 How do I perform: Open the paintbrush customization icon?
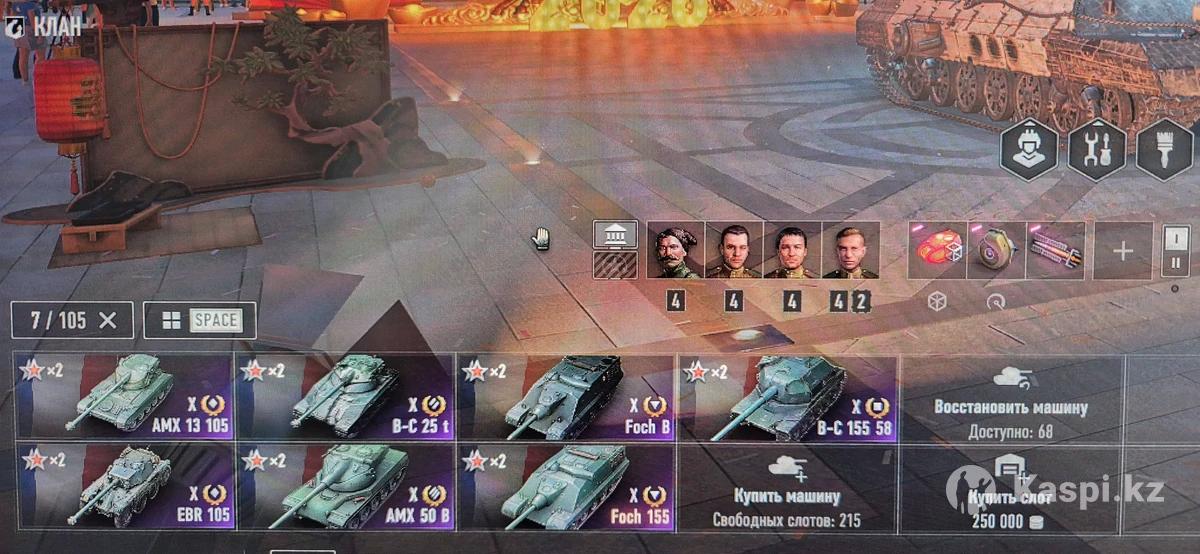pyautogui.click(x=1165, y=150)
